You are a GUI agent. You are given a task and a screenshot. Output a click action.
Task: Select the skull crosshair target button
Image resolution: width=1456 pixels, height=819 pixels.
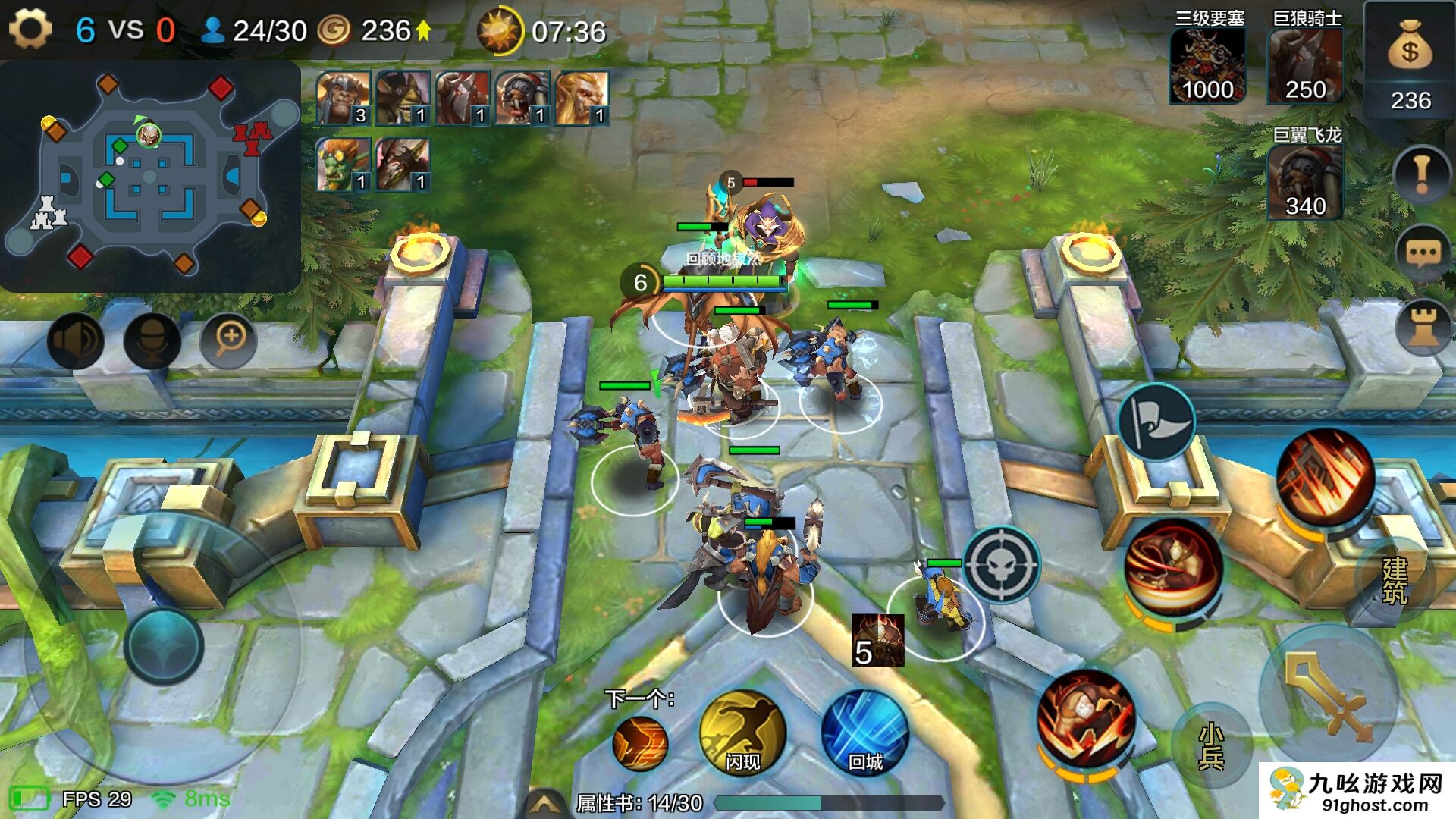click(x=1001, y=565)
